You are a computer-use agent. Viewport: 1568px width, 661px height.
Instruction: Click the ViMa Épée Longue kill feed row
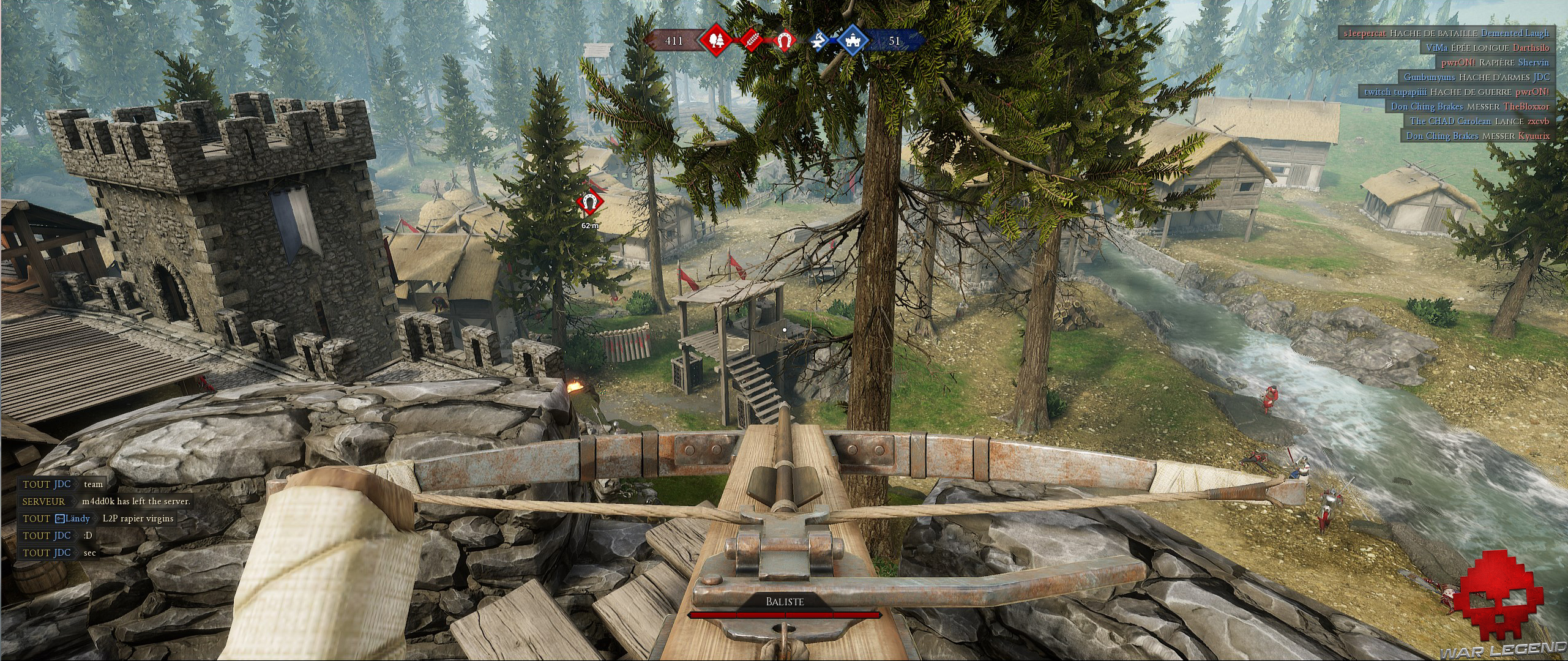1487,48
